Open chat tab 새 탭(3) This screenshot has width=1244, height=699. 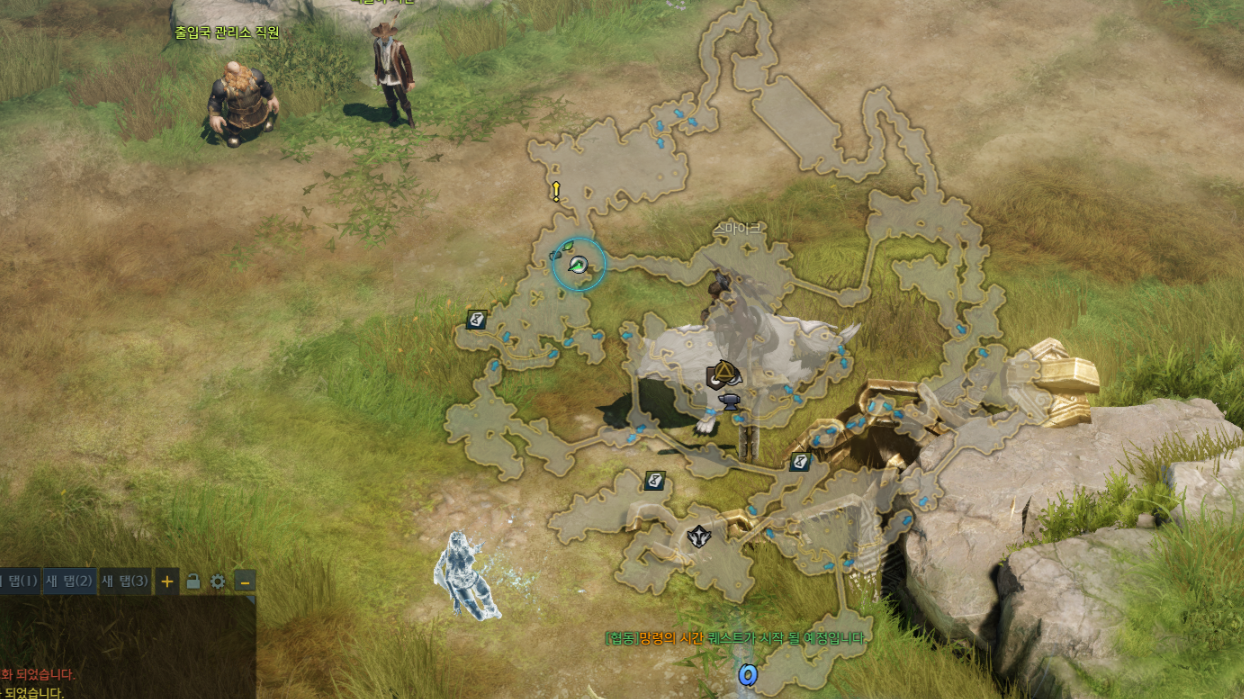[x=125, y=580]
